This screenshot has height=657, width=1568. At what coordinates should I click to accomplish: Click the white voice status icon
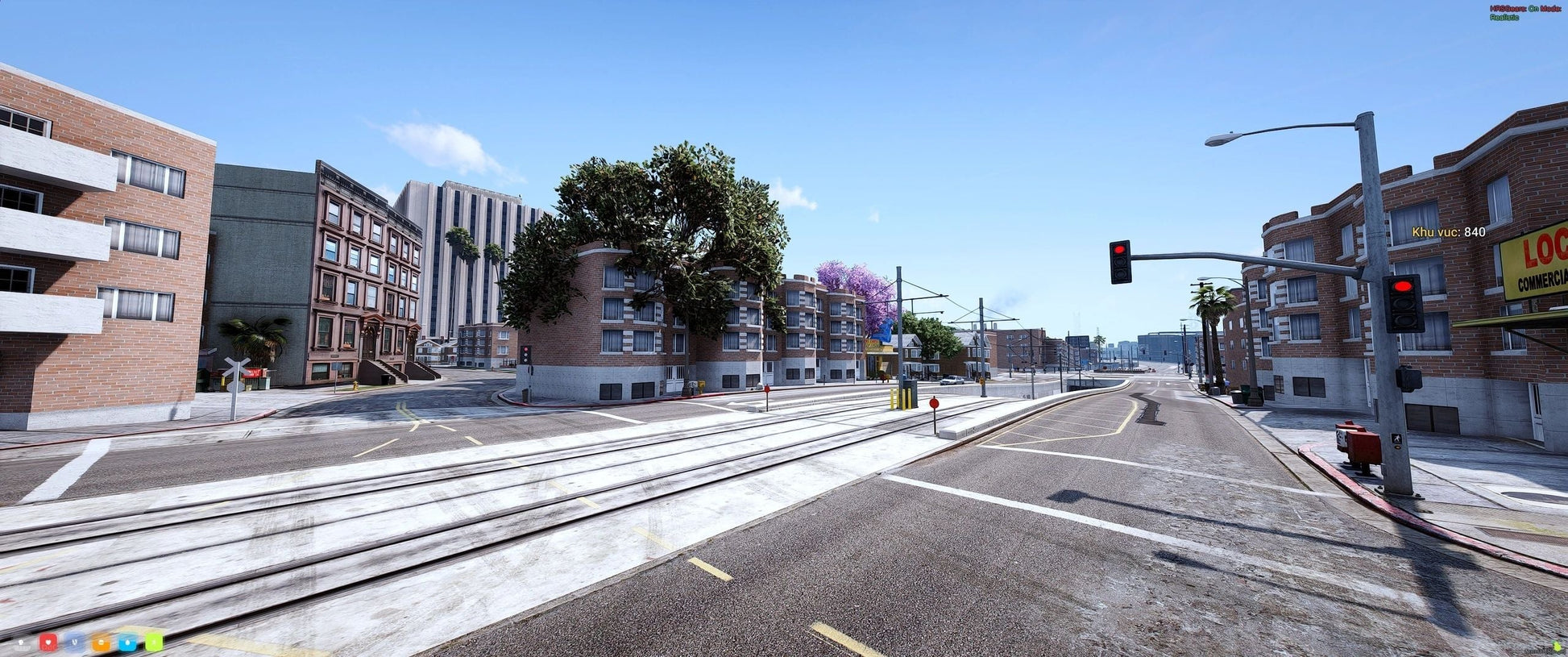point(22,643)
